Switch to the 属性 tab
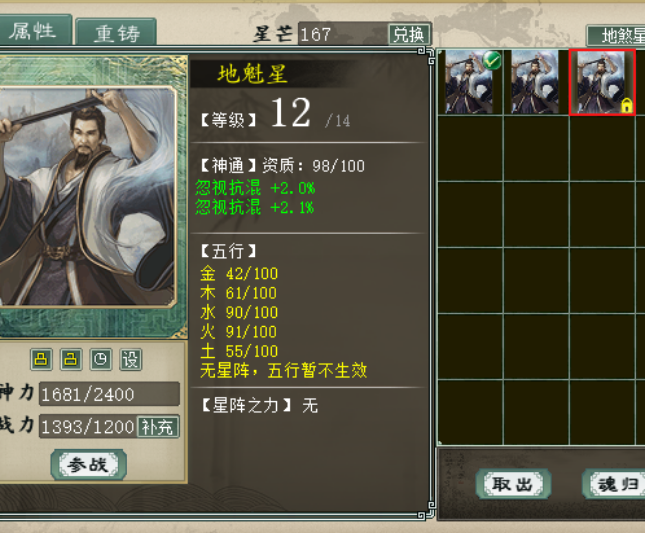 coord(32,30)
